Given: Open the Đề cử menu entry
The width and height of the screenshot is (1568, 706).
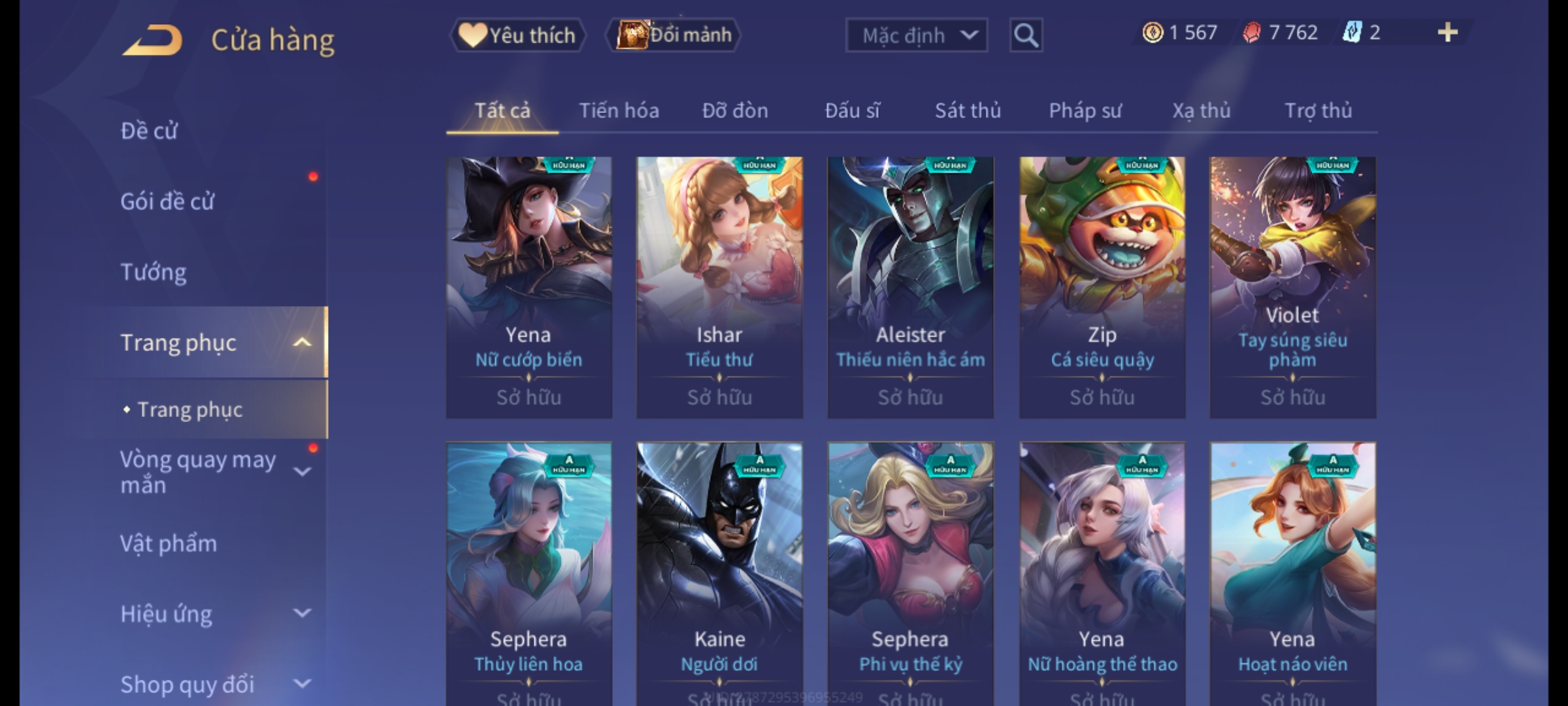Looking at the screenshot, I should 149,131.
